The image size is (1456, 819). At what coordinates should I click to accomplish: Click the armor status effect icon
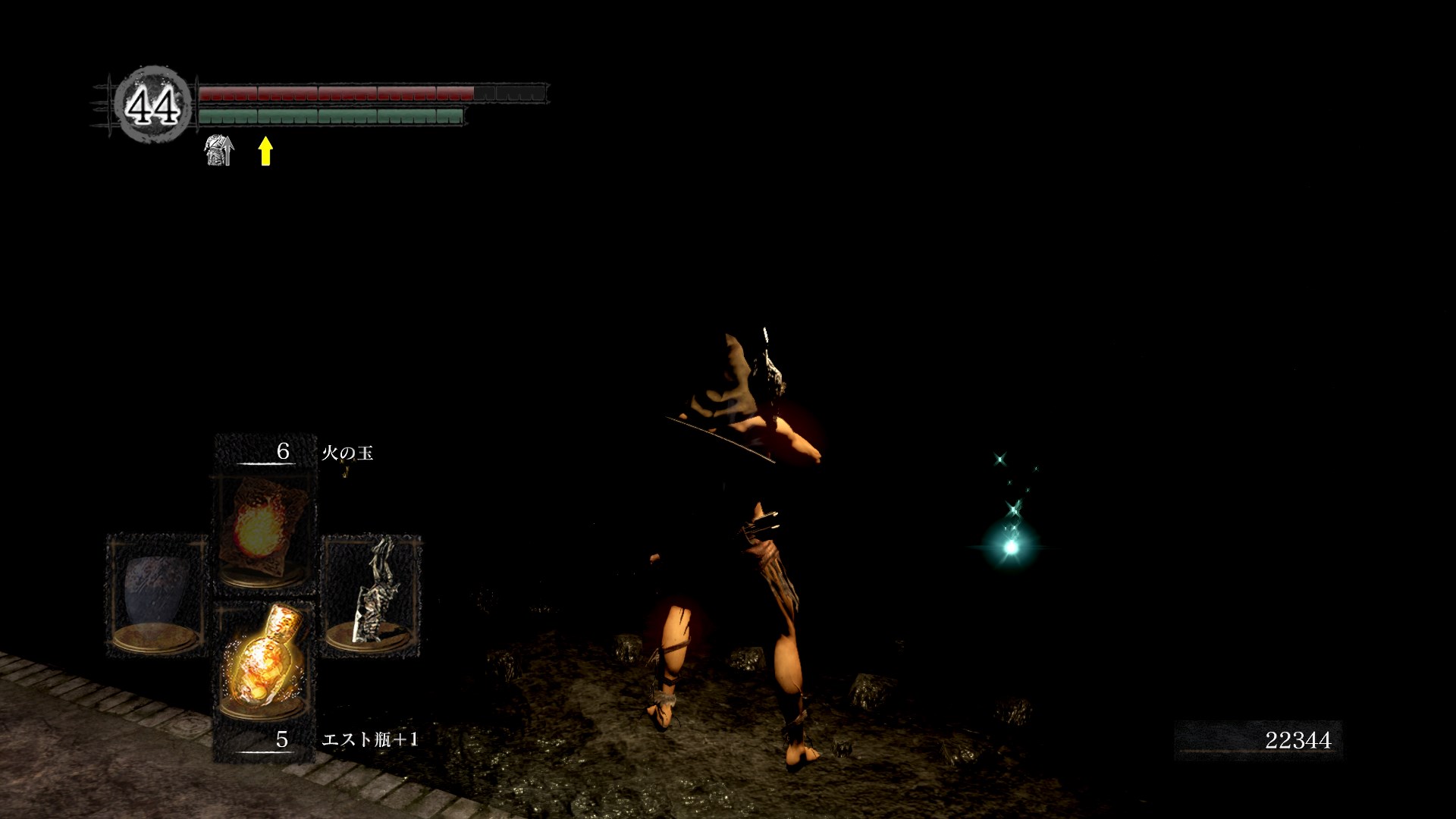[x=219, y=150]
